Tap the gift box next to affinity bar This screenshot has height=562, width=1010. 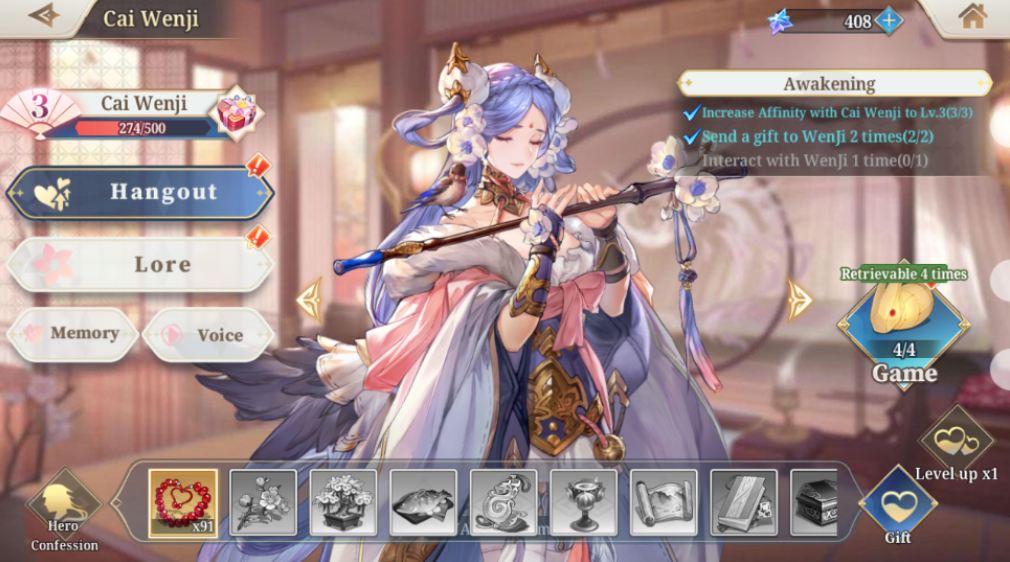point(236,110)
